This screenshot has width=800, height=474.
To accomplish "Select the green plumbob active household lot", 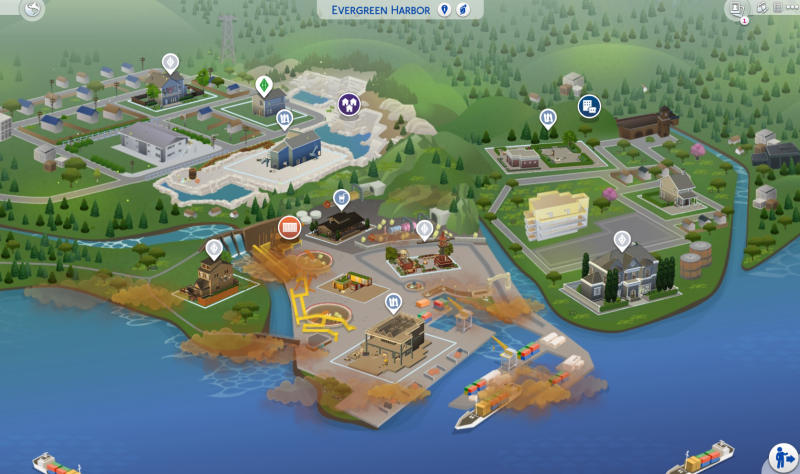I will coord(264,85).
